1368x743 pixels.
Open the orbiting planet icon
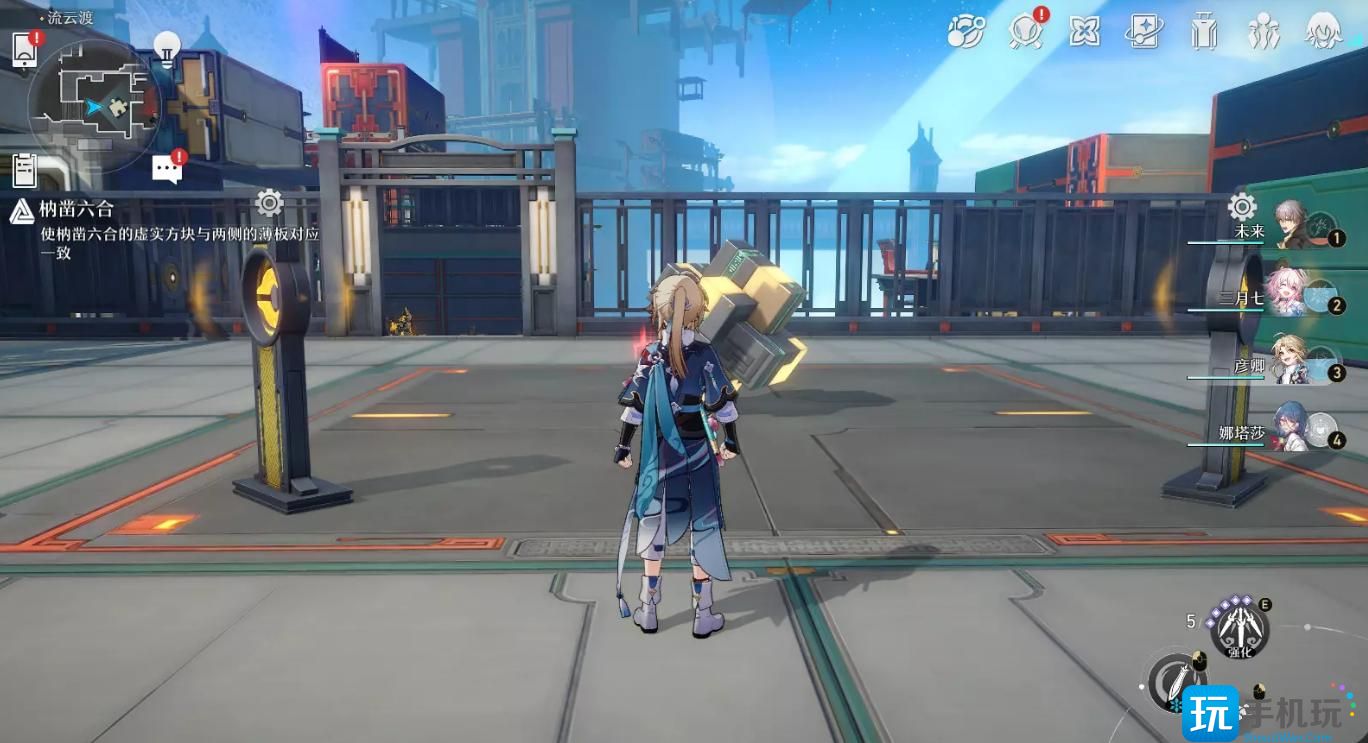pos(965,32)
